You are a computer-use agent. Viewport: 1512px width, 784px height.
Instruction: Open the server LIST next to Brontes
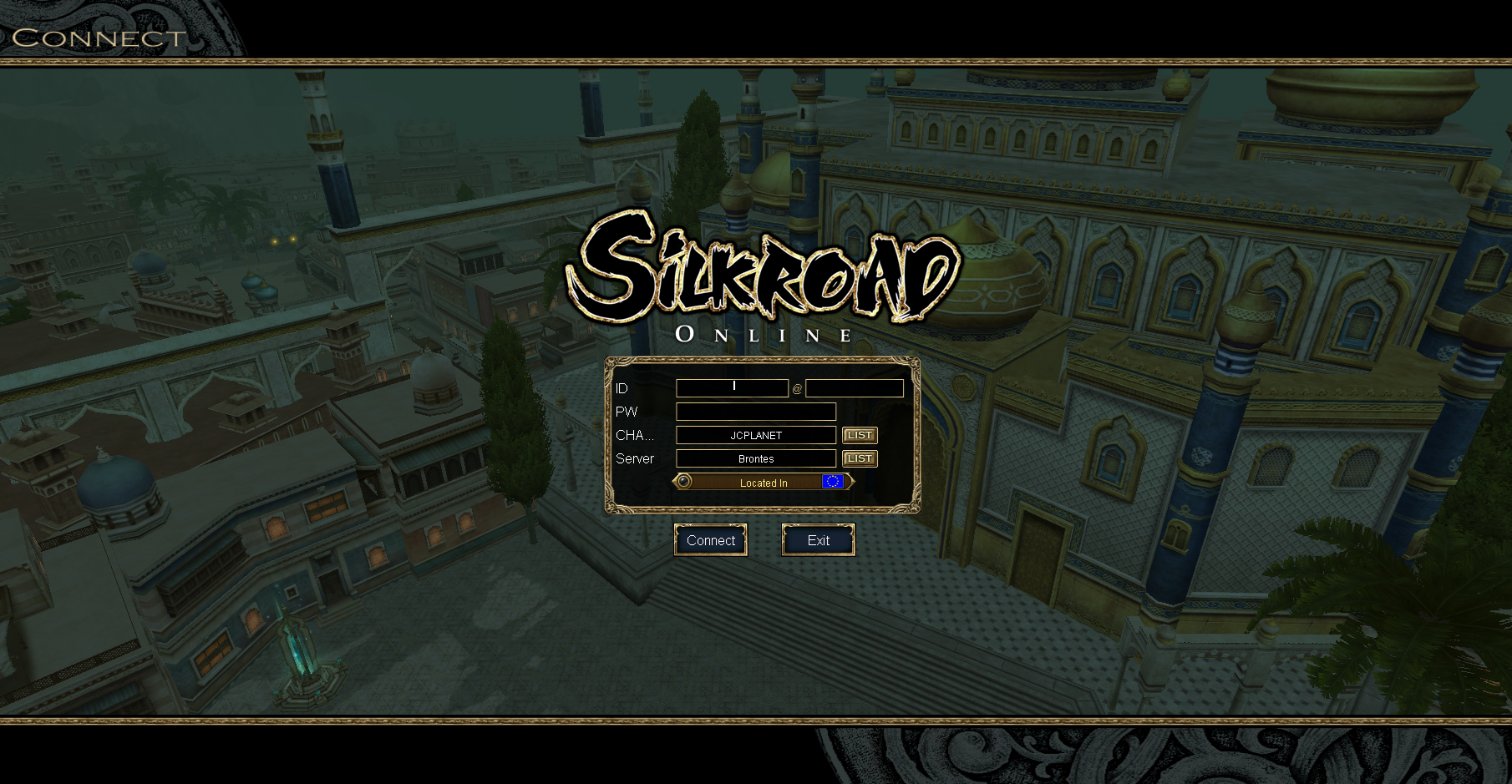tap(860, 458)
